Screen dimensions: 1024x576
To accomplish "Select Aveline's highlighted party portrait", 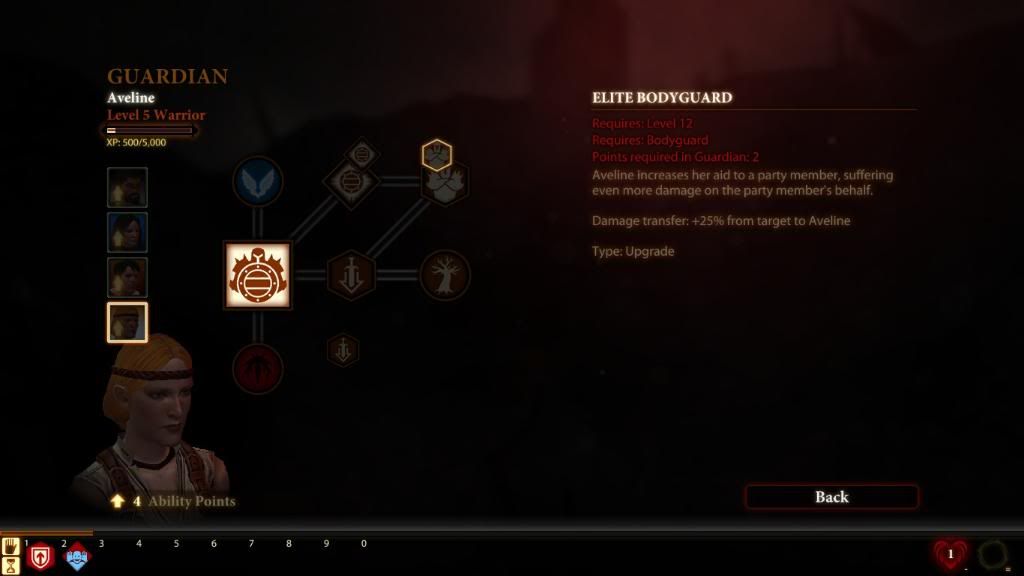I will [127, 322].
